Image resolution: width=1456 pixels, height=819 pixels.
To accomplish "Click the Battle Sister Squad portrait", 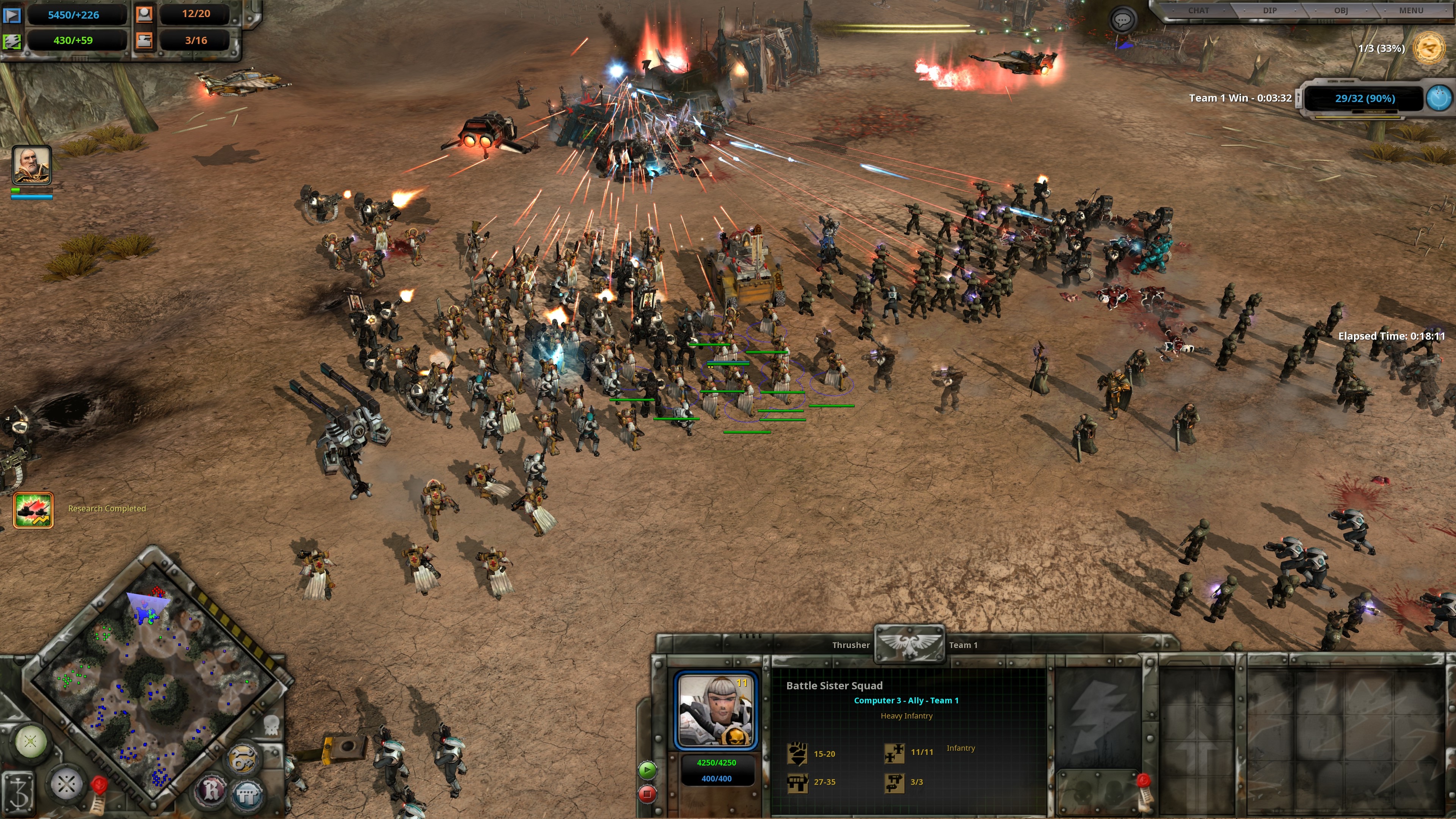I will (715, 711).
